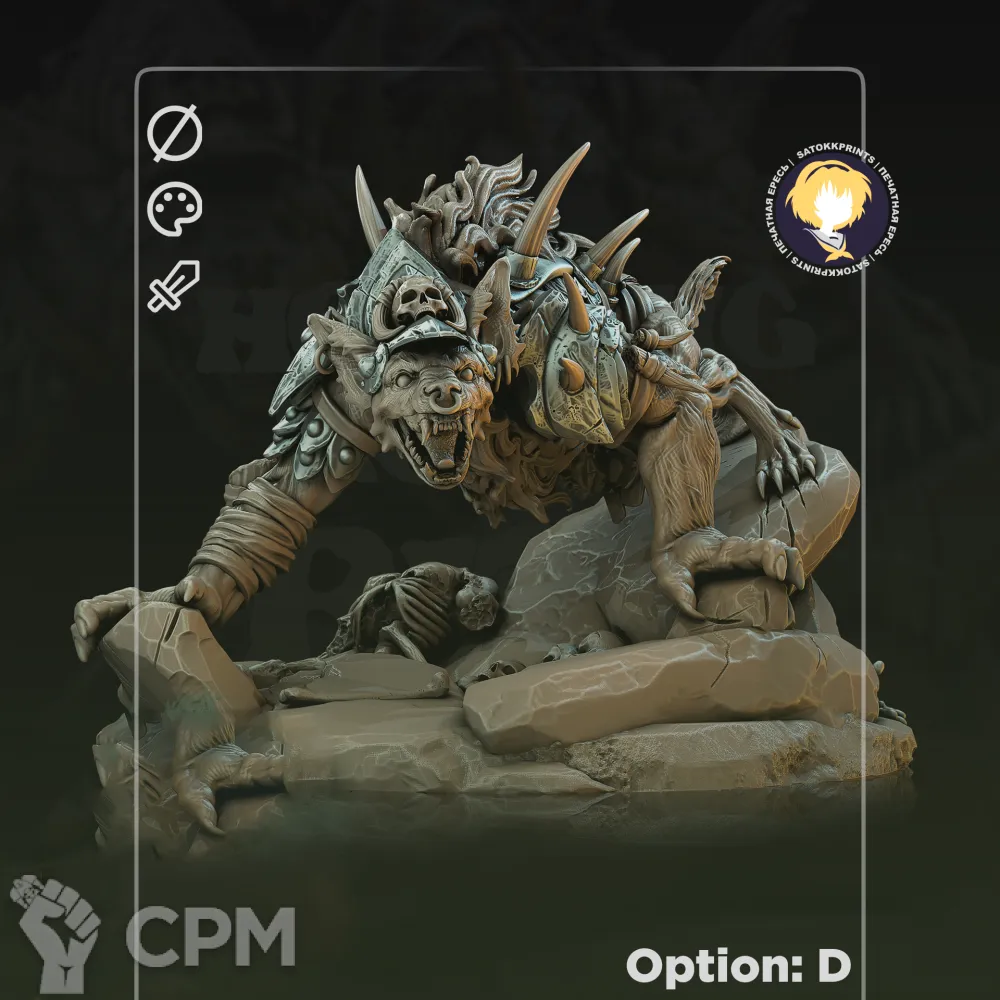This screenshot has width=1000, height=1000.
Task: Select the Option: D label
Action: (x=738, y=965)
